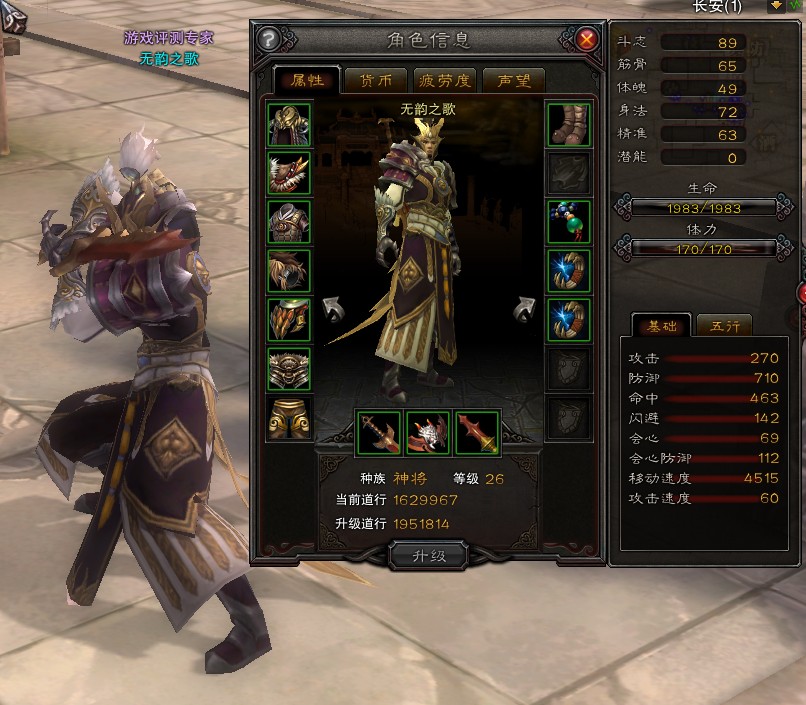
Task: Rotate character model with left arrow
Action: point(330,308)
